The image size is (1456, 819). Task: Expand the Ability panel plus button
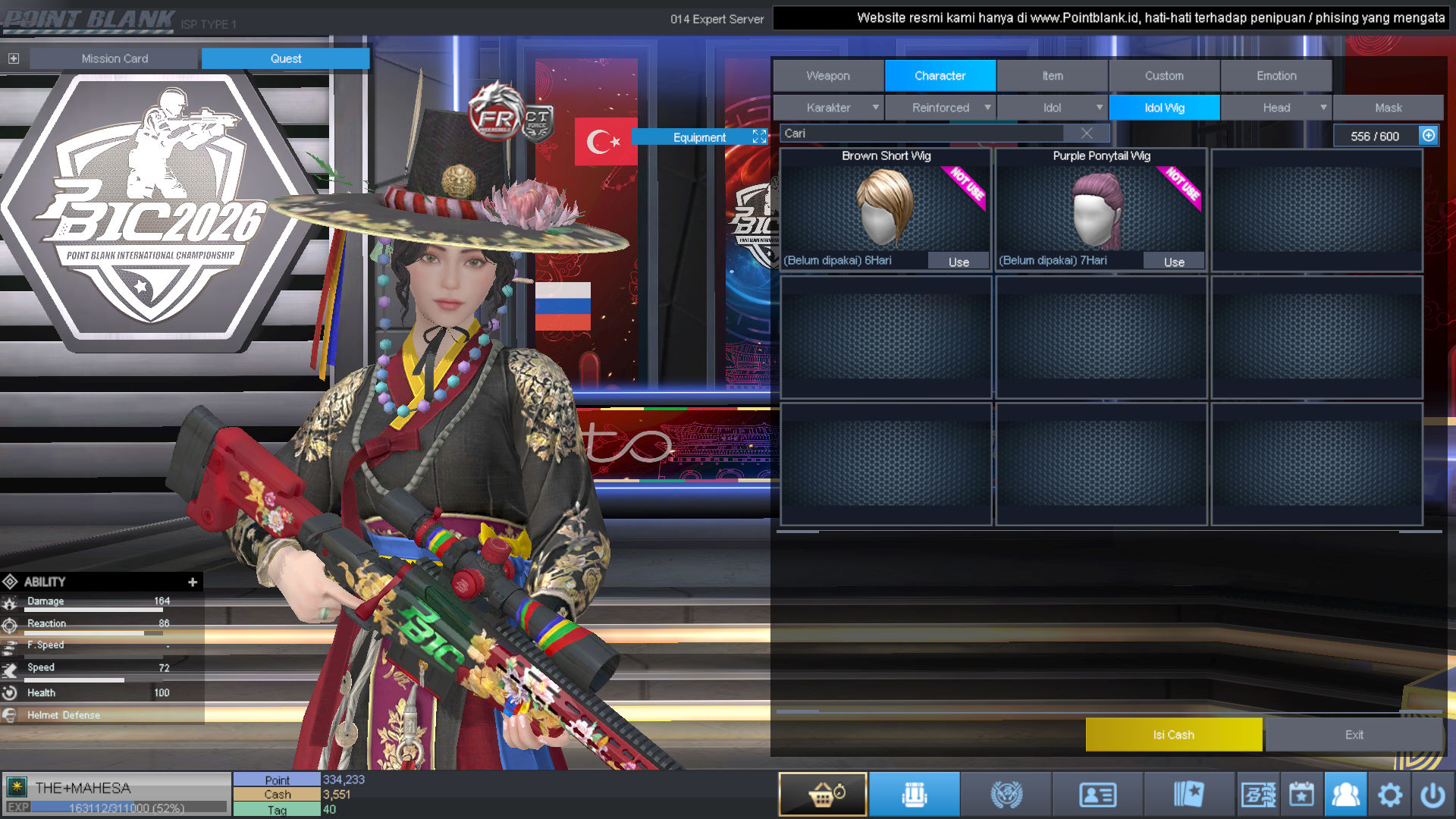[193, 582]
